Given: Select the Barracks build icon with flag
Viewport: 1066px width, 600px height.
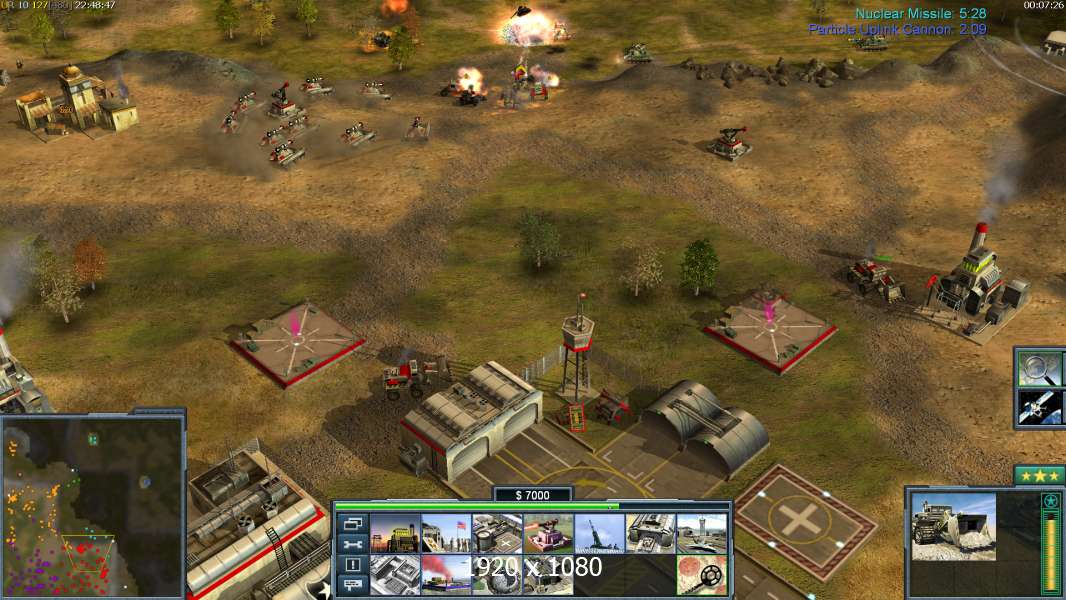Looking at the screenshot, I should tap(445, 533).
